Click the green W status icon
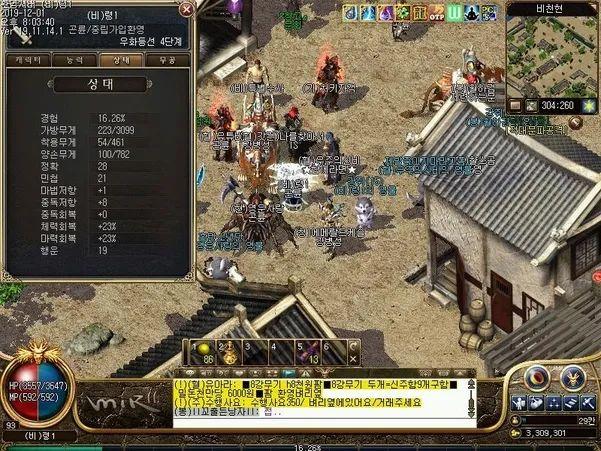 [455, 13]
